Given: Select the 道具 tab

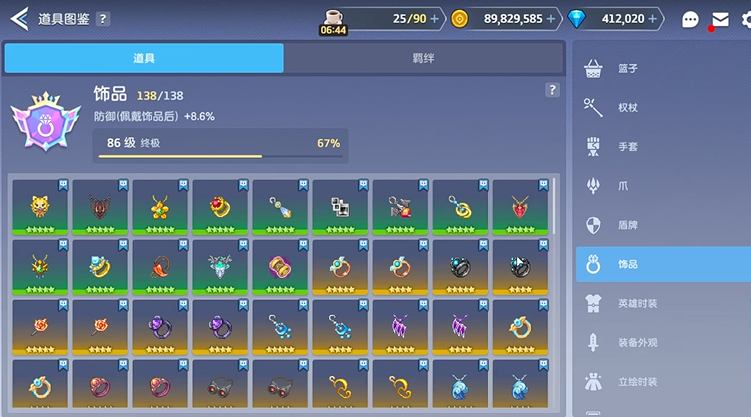Looking at the screenshot, I should (144, 58).
